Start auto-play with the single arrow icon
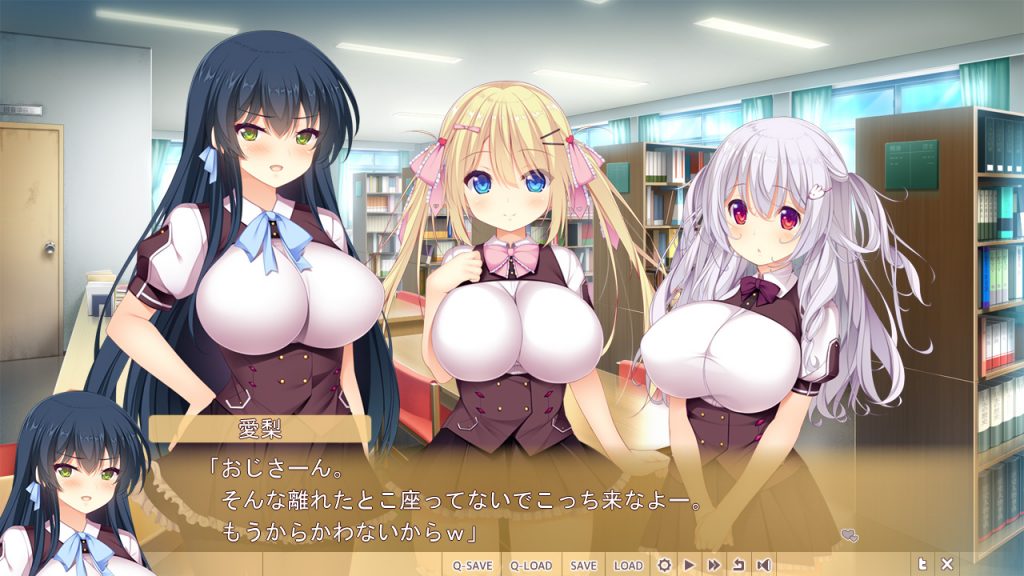1024x576 pixels. 689,565
